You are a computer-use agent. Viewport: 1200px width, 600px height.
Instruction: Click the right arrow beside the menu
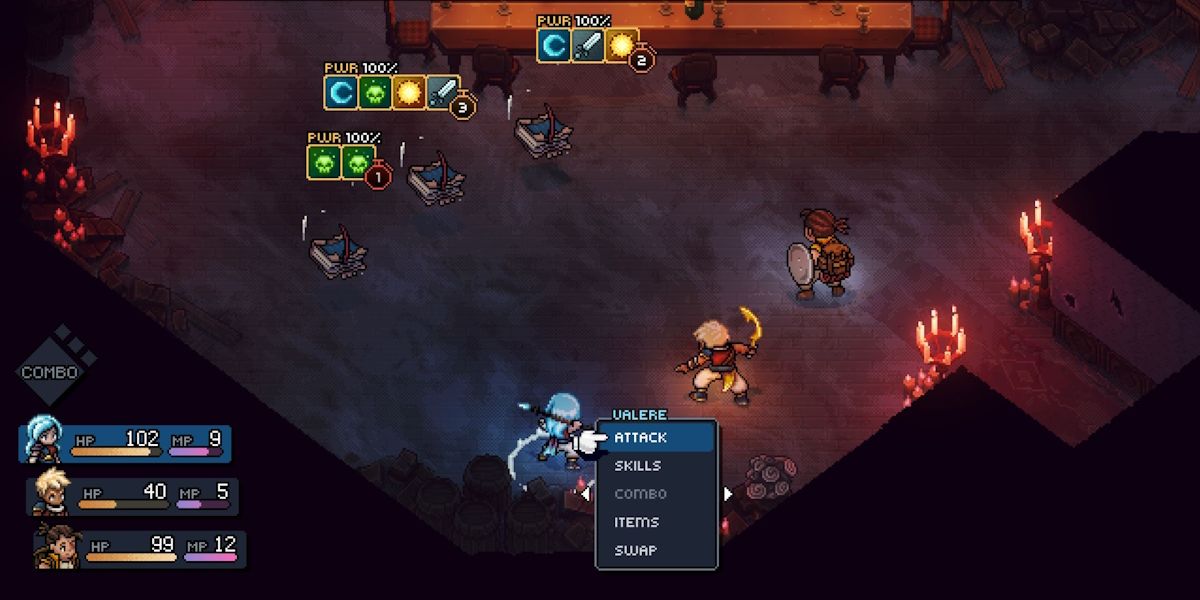pos(728,493)
